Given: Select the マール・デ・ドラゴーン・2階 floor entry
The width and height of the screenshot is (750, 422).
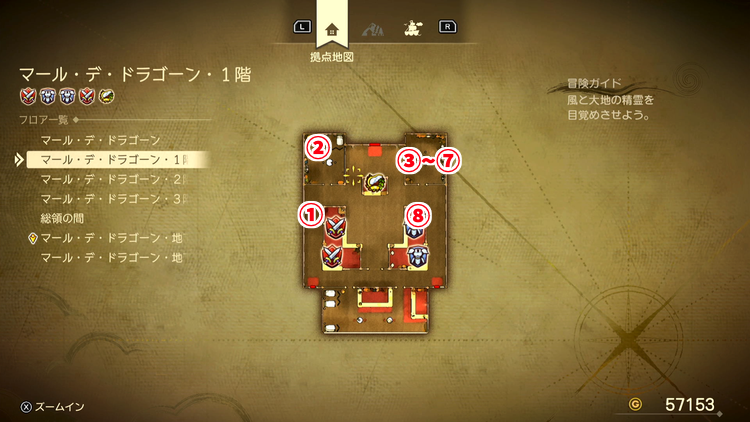Looking at the screenshot, I should [x=112, y=179].
